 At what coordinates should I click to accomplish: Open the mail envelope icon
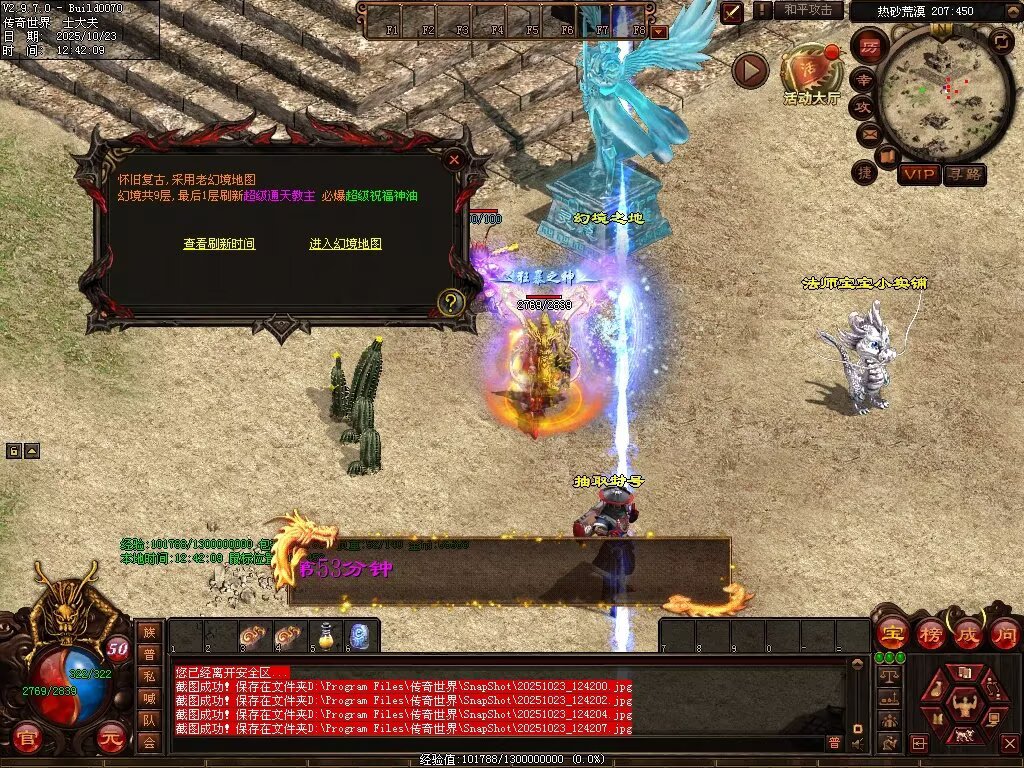click(x=868, y=133)
